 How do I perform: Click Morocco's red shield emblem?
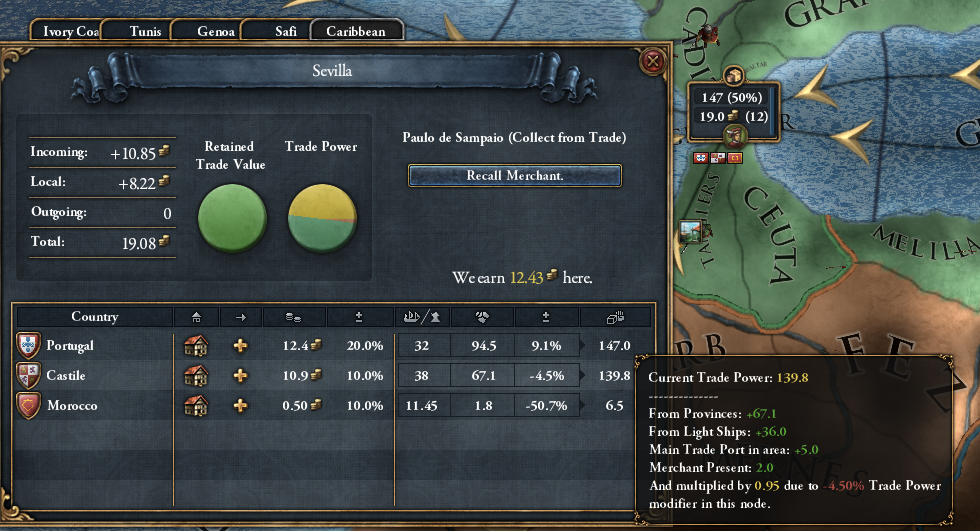(x=28, y=406)
